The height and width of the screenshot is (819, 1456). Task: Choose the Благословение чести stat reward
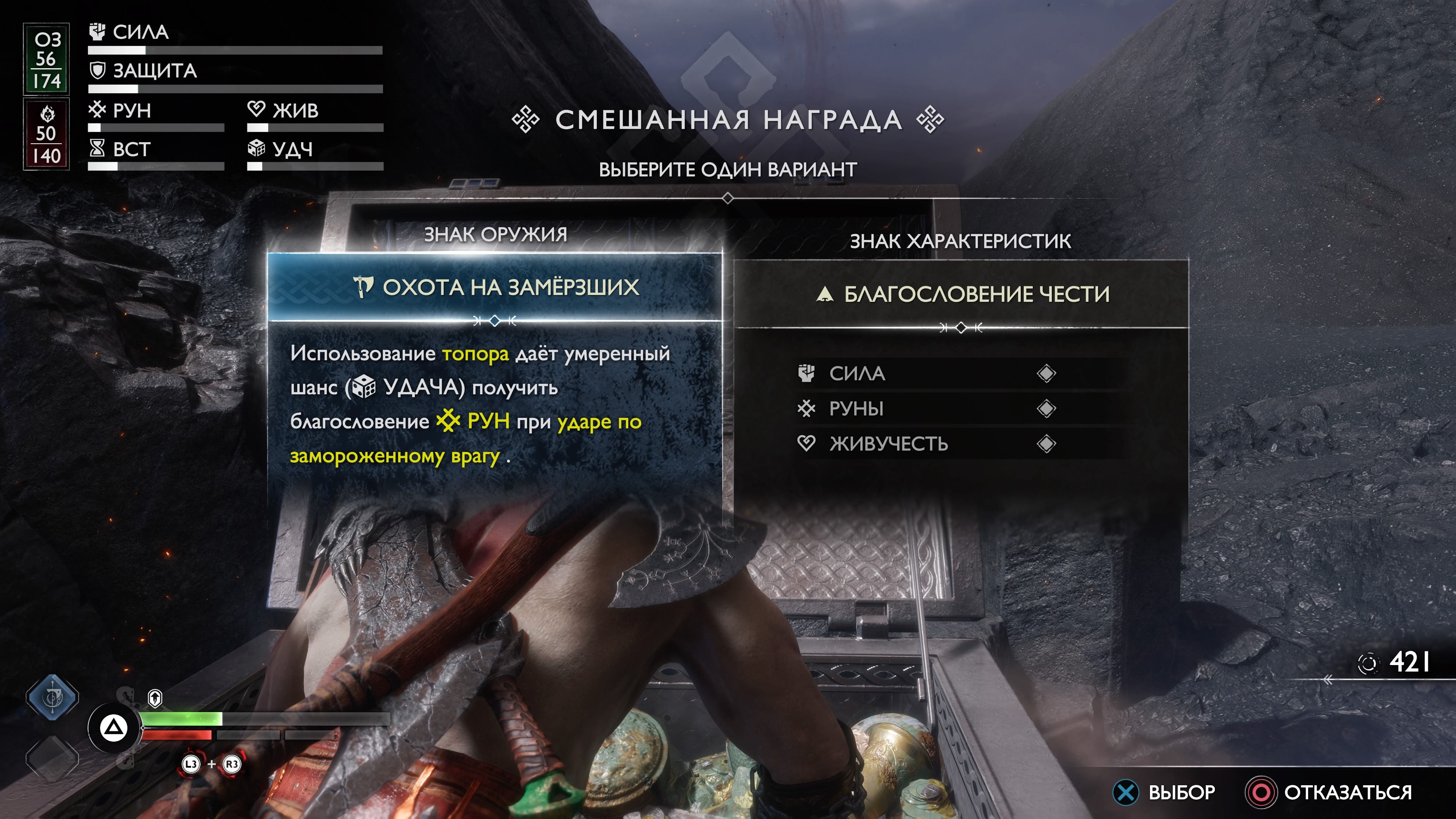[962, 294]
